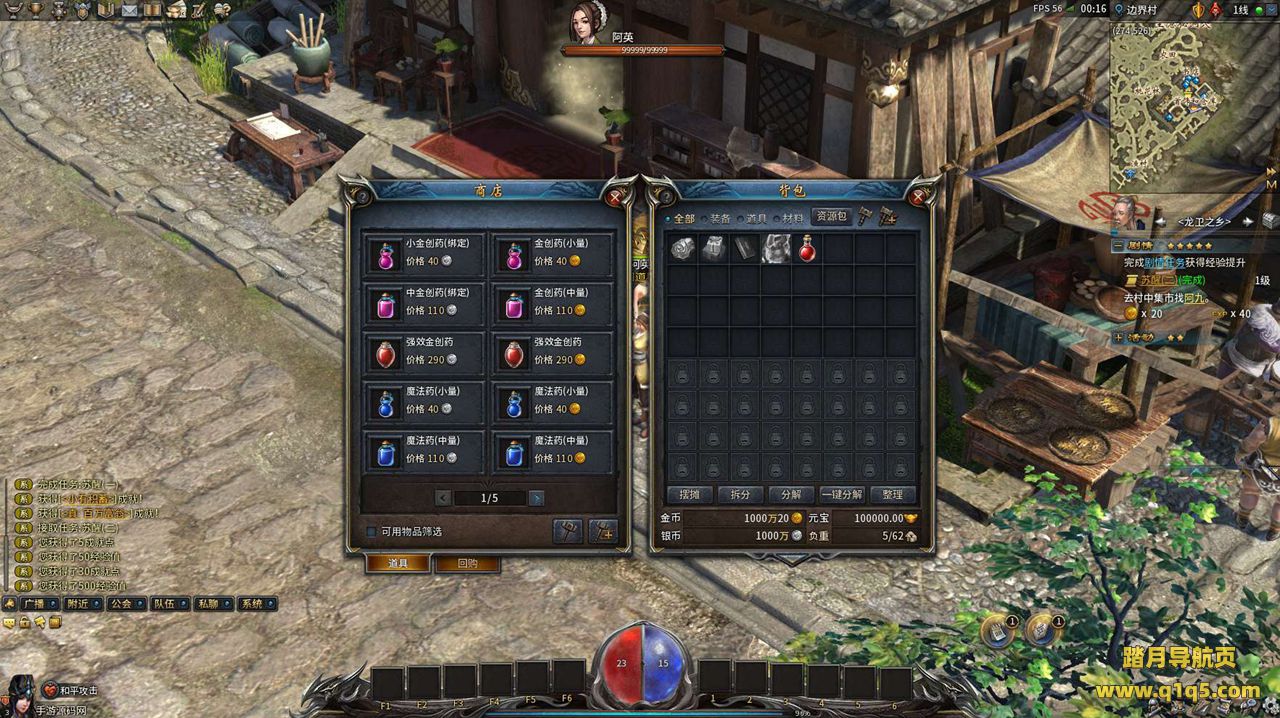This screenshot has height=718, width=1280.
Task: Use the 拆分 split button
Action: [740, 494]
